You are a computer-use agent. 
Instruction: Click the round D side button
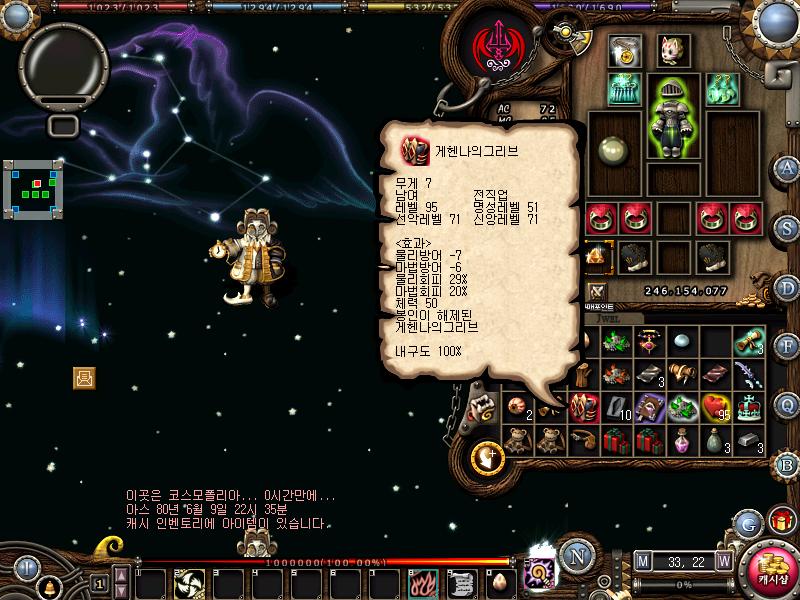pos(787,286)
